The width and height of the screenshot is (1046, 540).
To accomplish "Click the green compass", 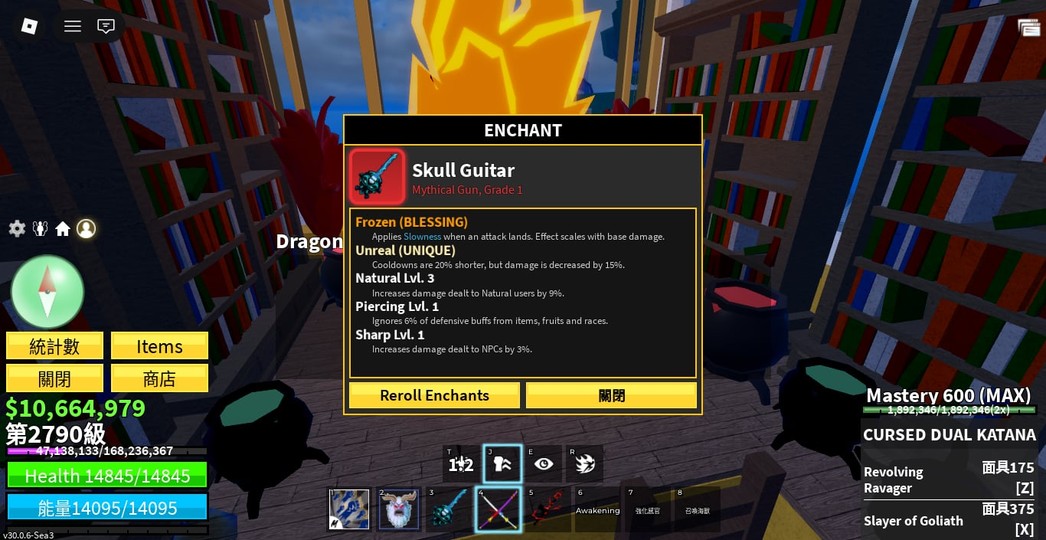I will point(47,291).
